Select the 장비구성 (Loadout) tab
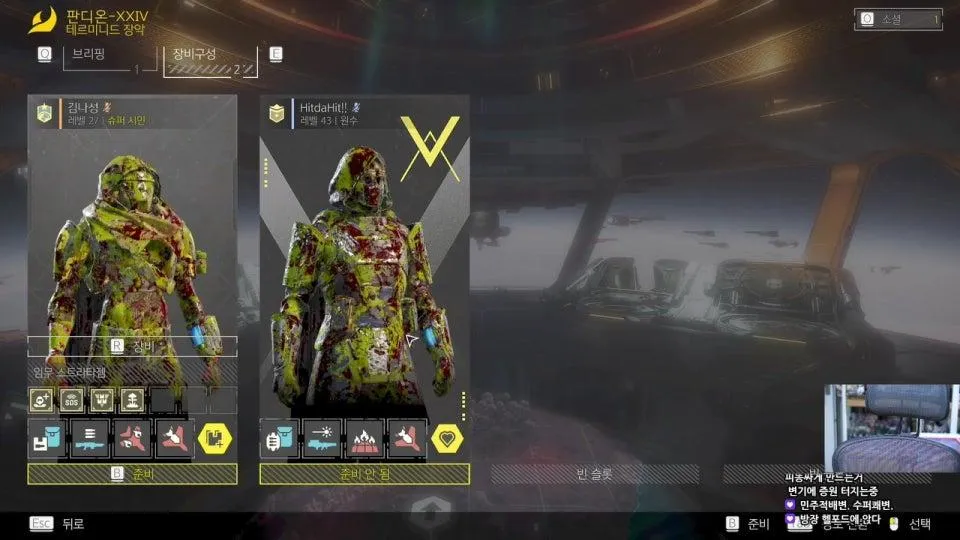 [208, 60]
